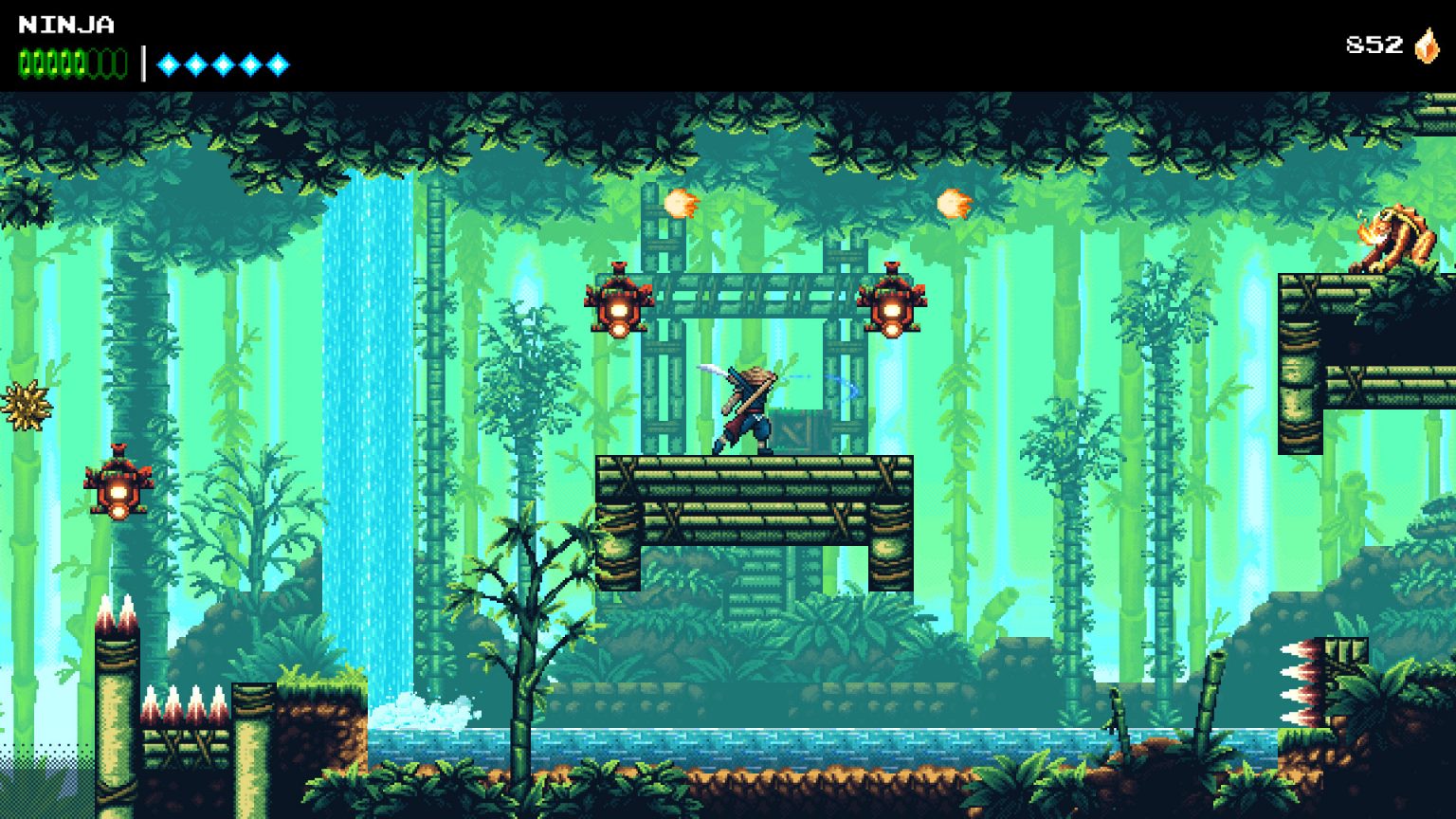
Task: Click the rightmost blue mana diamond
Action: click(x=276, y=64)
